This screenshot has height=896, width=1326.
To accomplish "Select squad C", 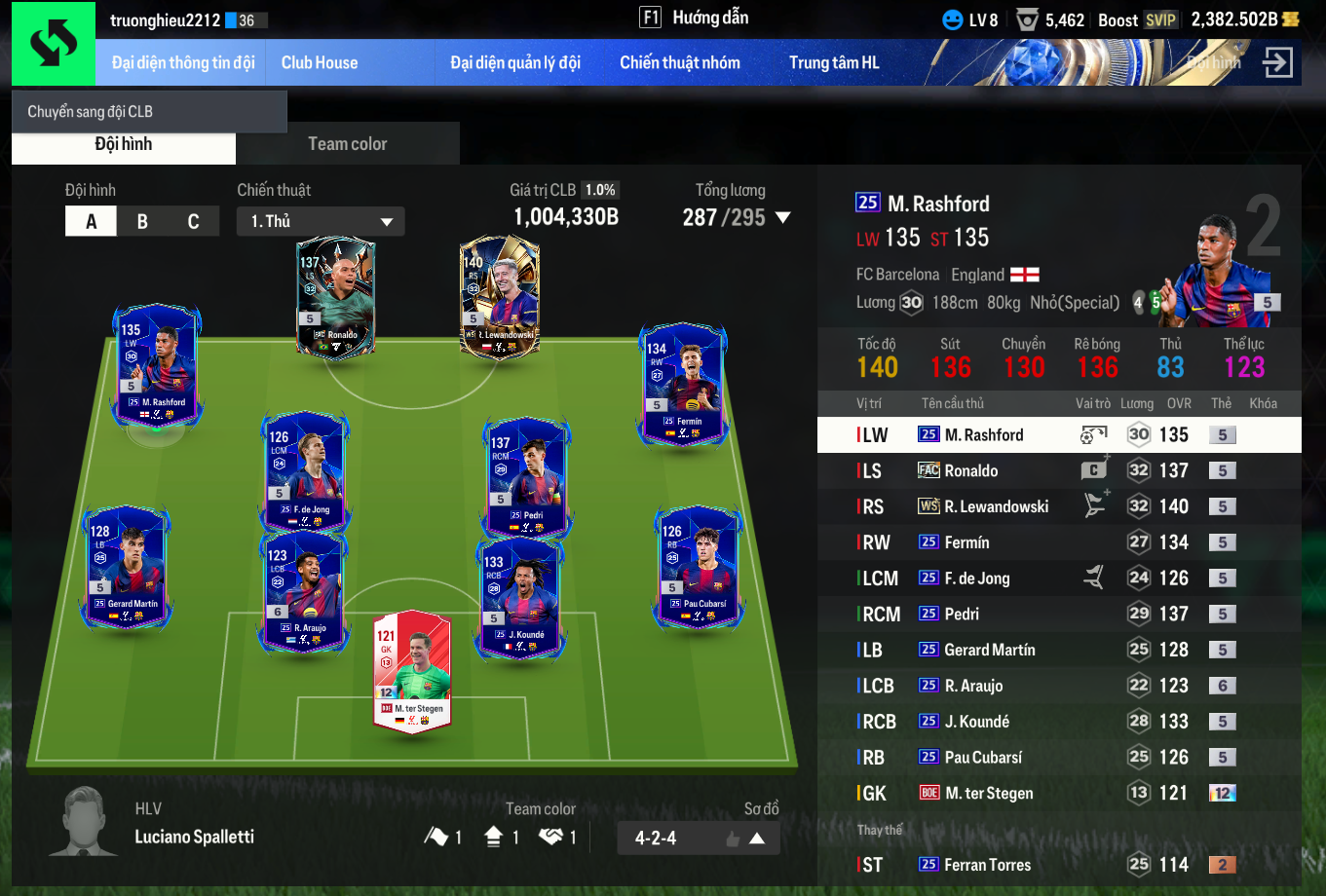I will click(x=193, y=222).
